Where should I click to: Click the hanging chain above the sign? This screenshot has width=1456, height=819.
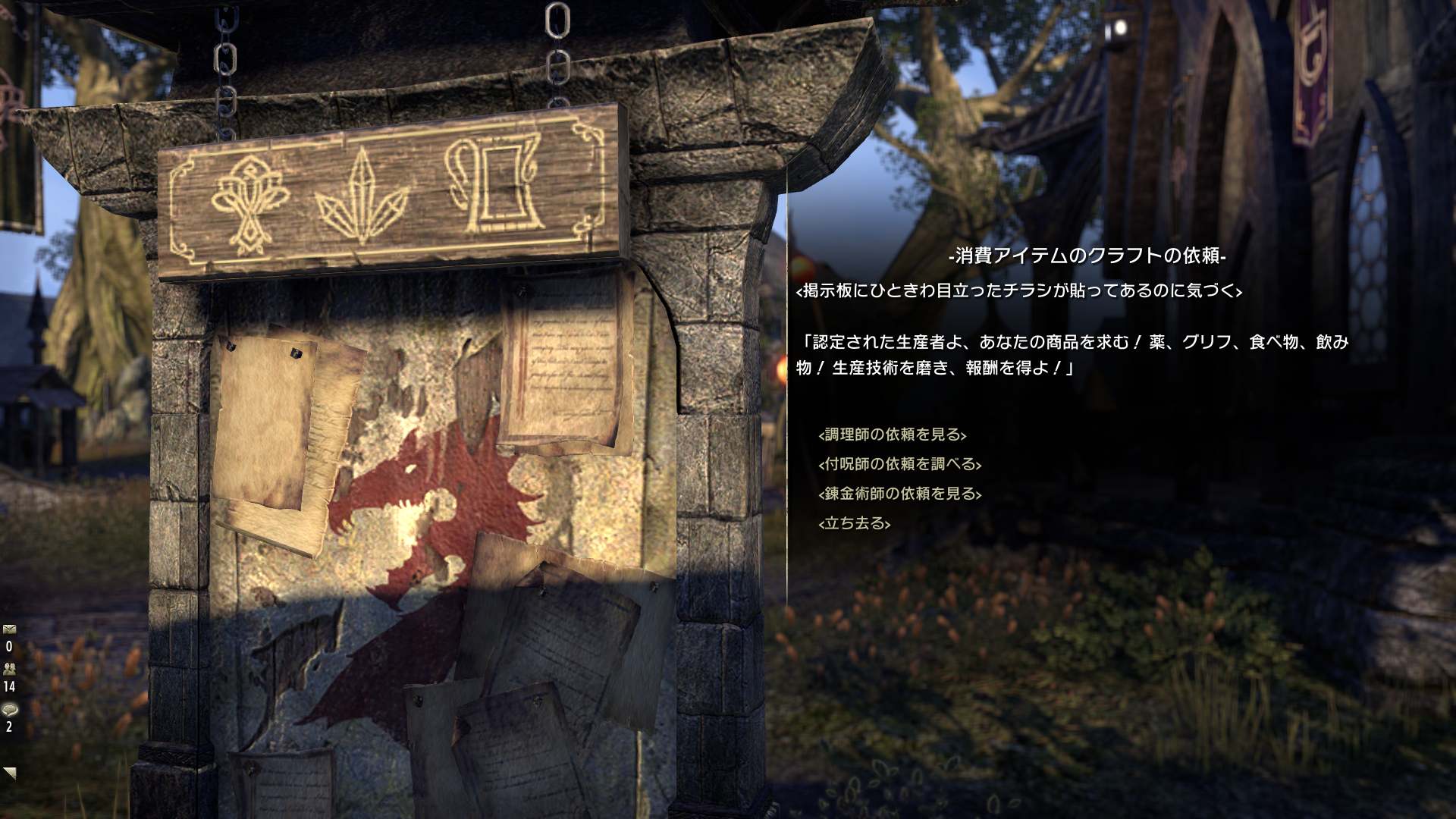[x=559, y=45]
